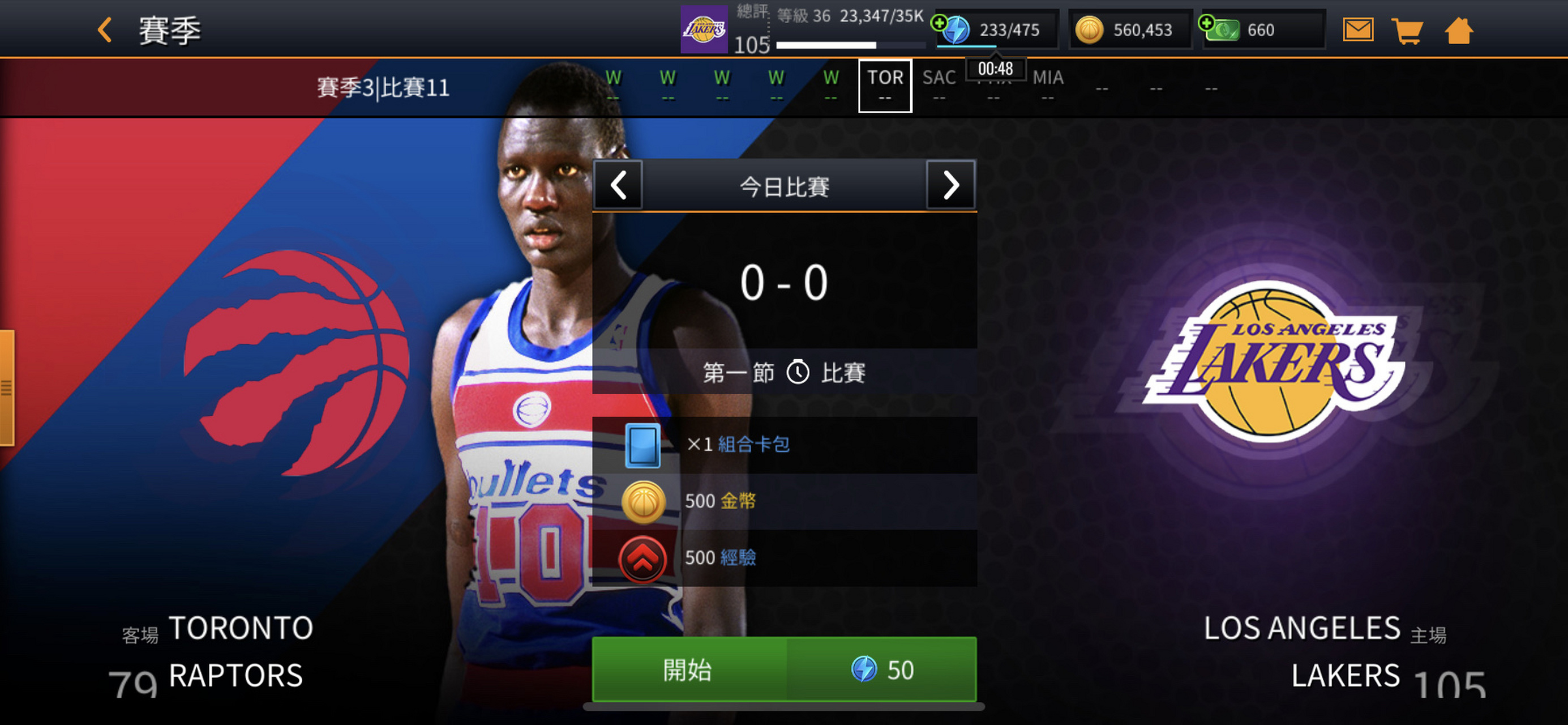Viewport: 1568px width, 725px height.
Task: Select the SAC game on the schedule
Action: click(939, 86)
